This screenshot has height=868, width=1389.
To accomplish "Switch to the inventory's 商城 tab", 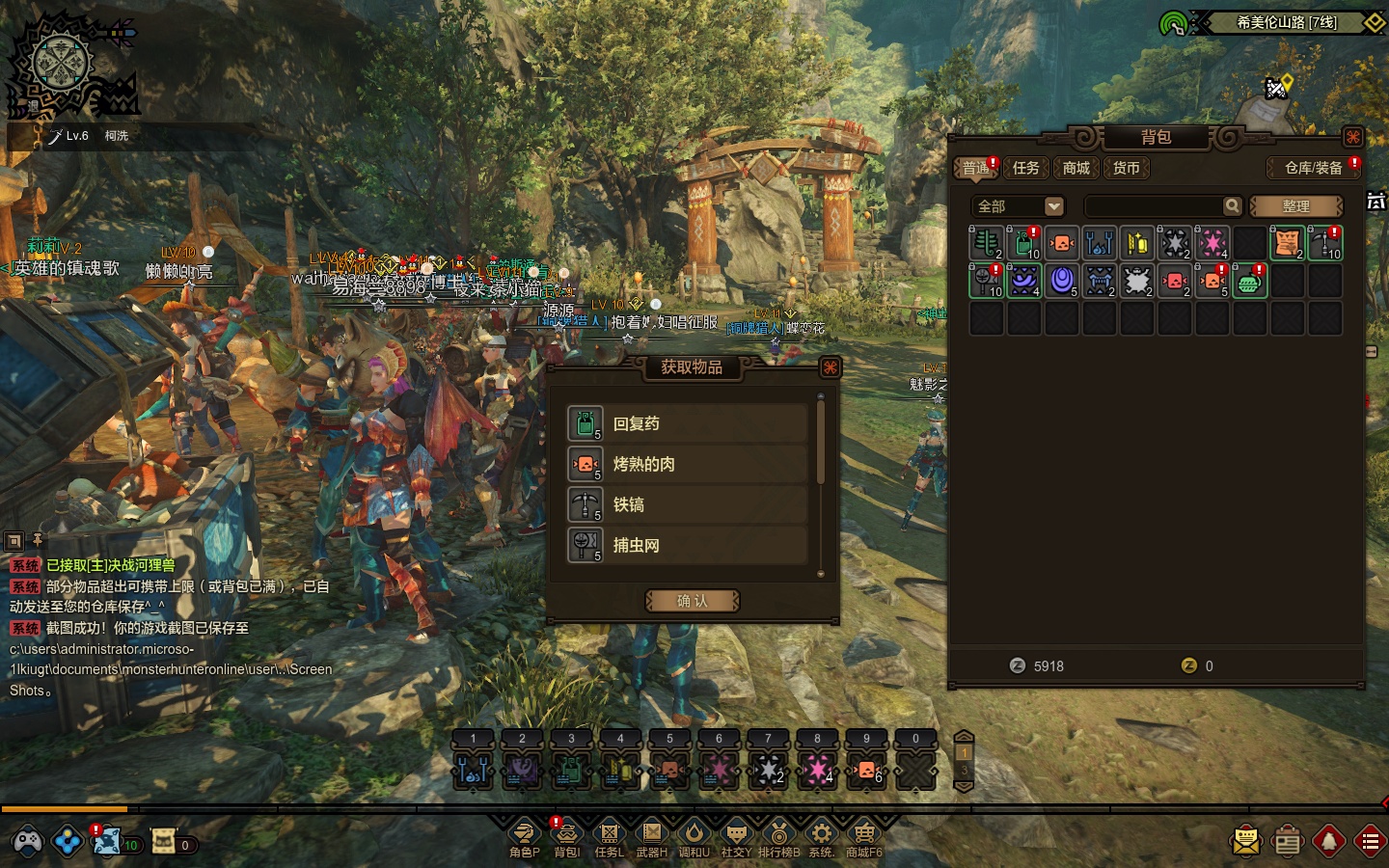I will coord(1076,168).
